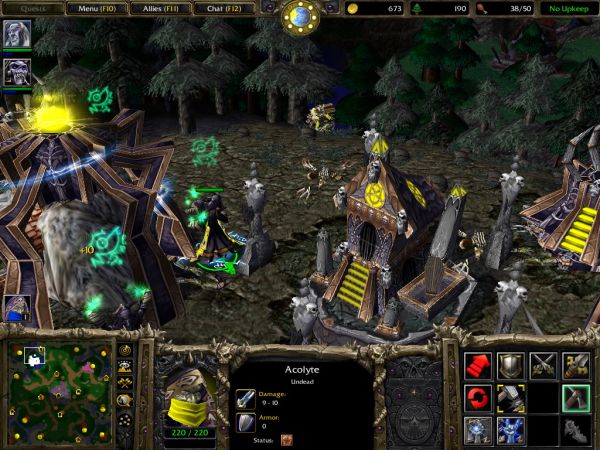Choose the red circular Patrol command
Viewport: 600px width, 450px height.
click(x=477, y=398)
